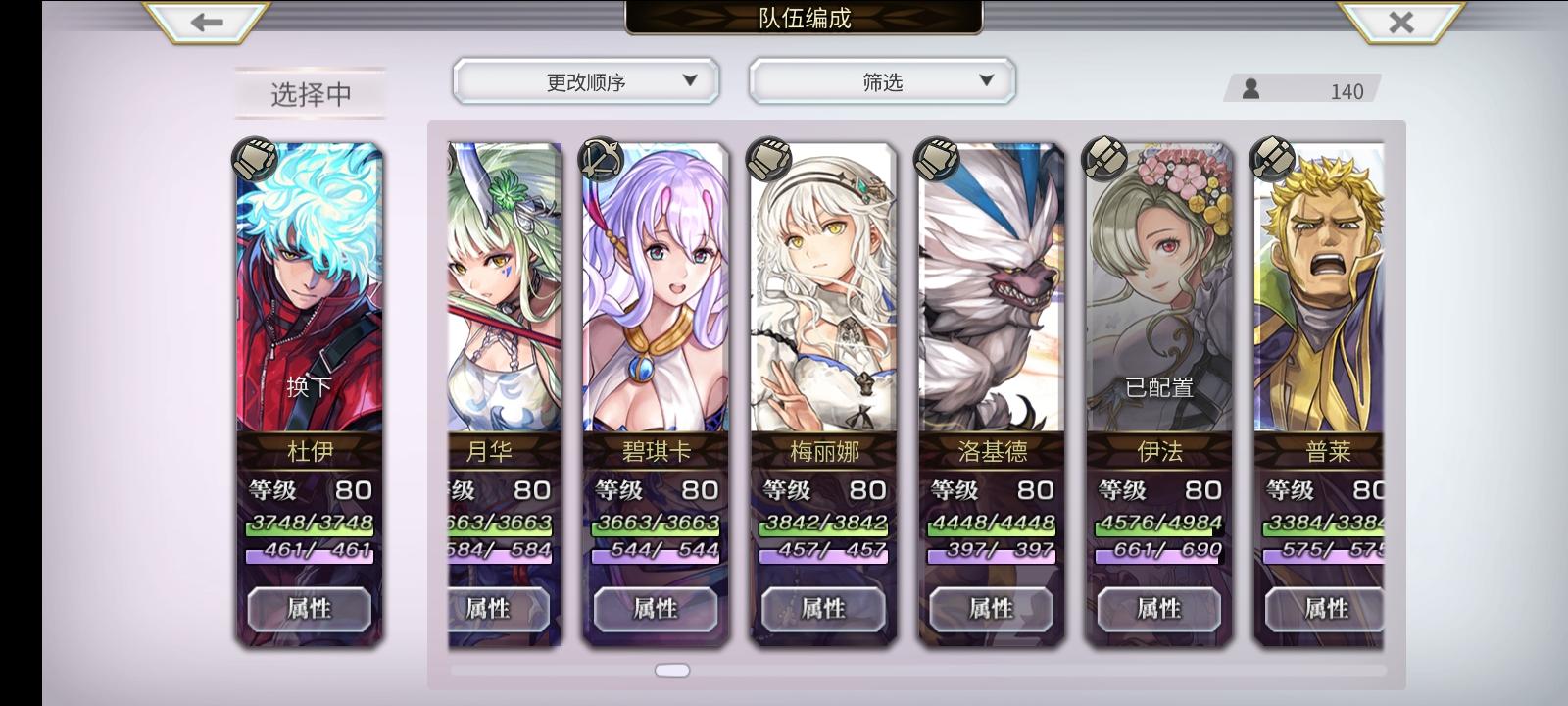Click the weapon icon on 碧琪卡's card
This screenshot has height=706, width=1568.
[599, 159]
